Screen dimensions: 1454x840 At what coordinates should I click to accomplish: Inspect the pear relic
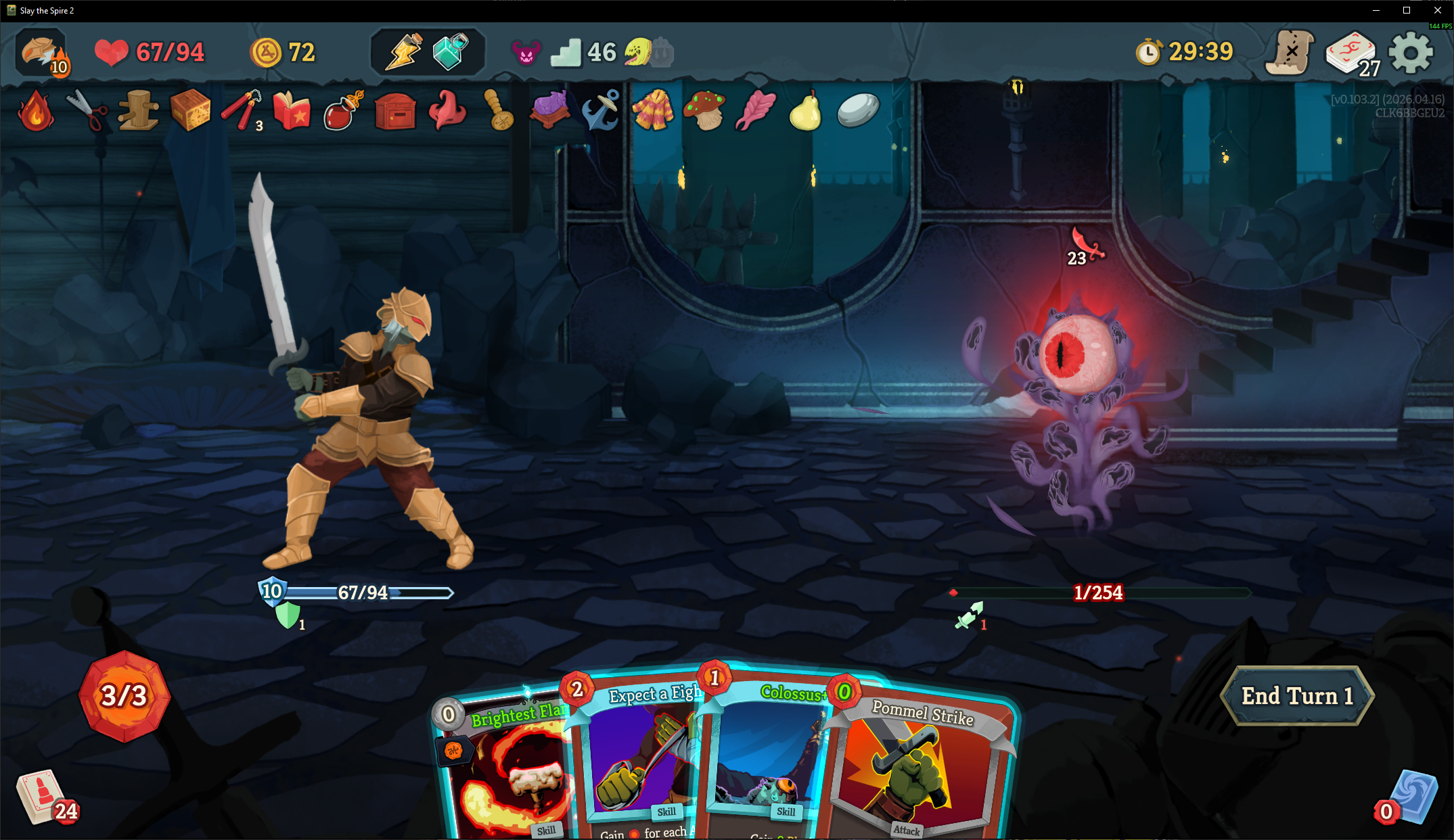805,110
